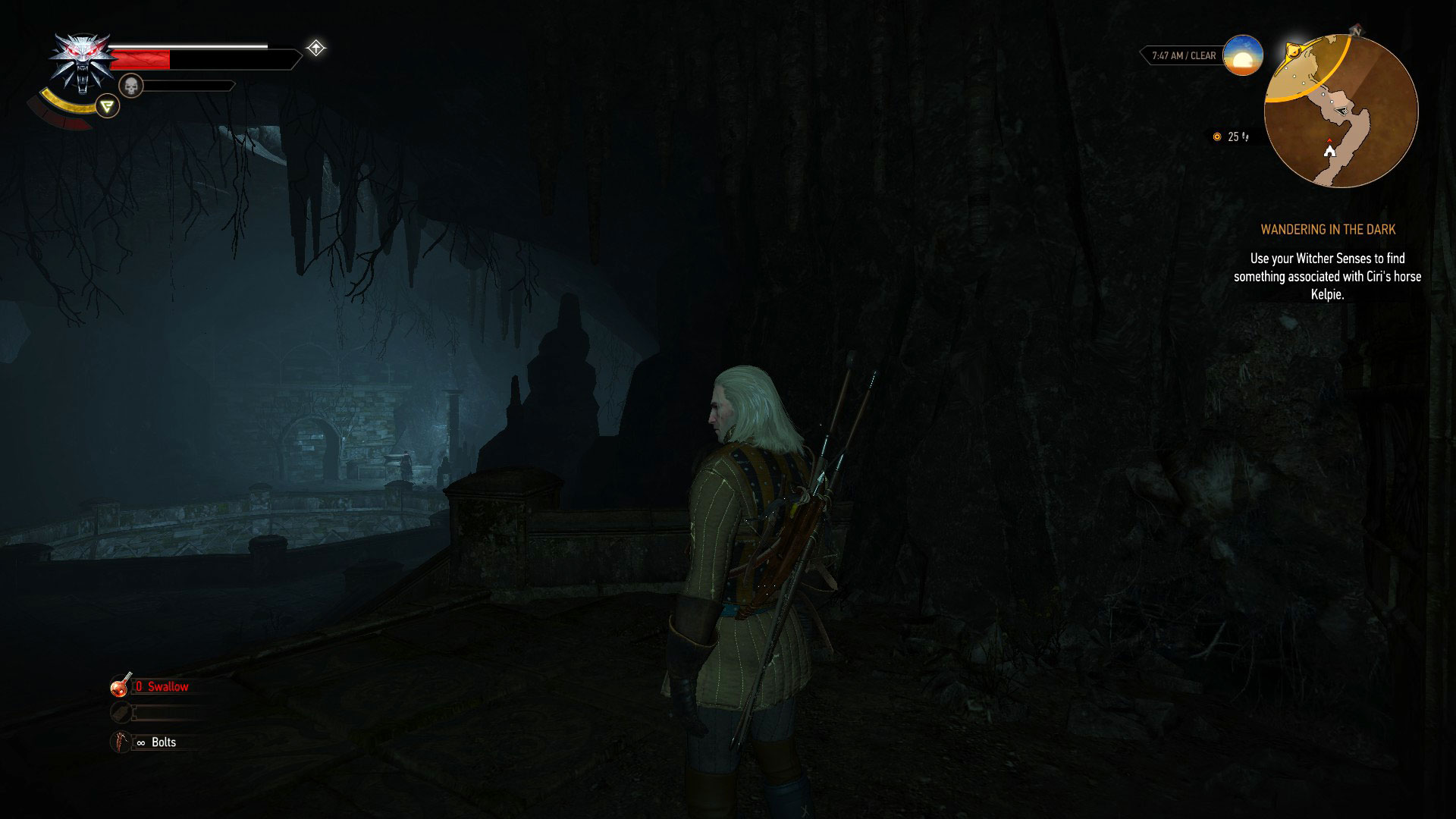Select the Bolts quick slot entry
The height and width of the screenshot is (819, 1456).
(164, 742)
